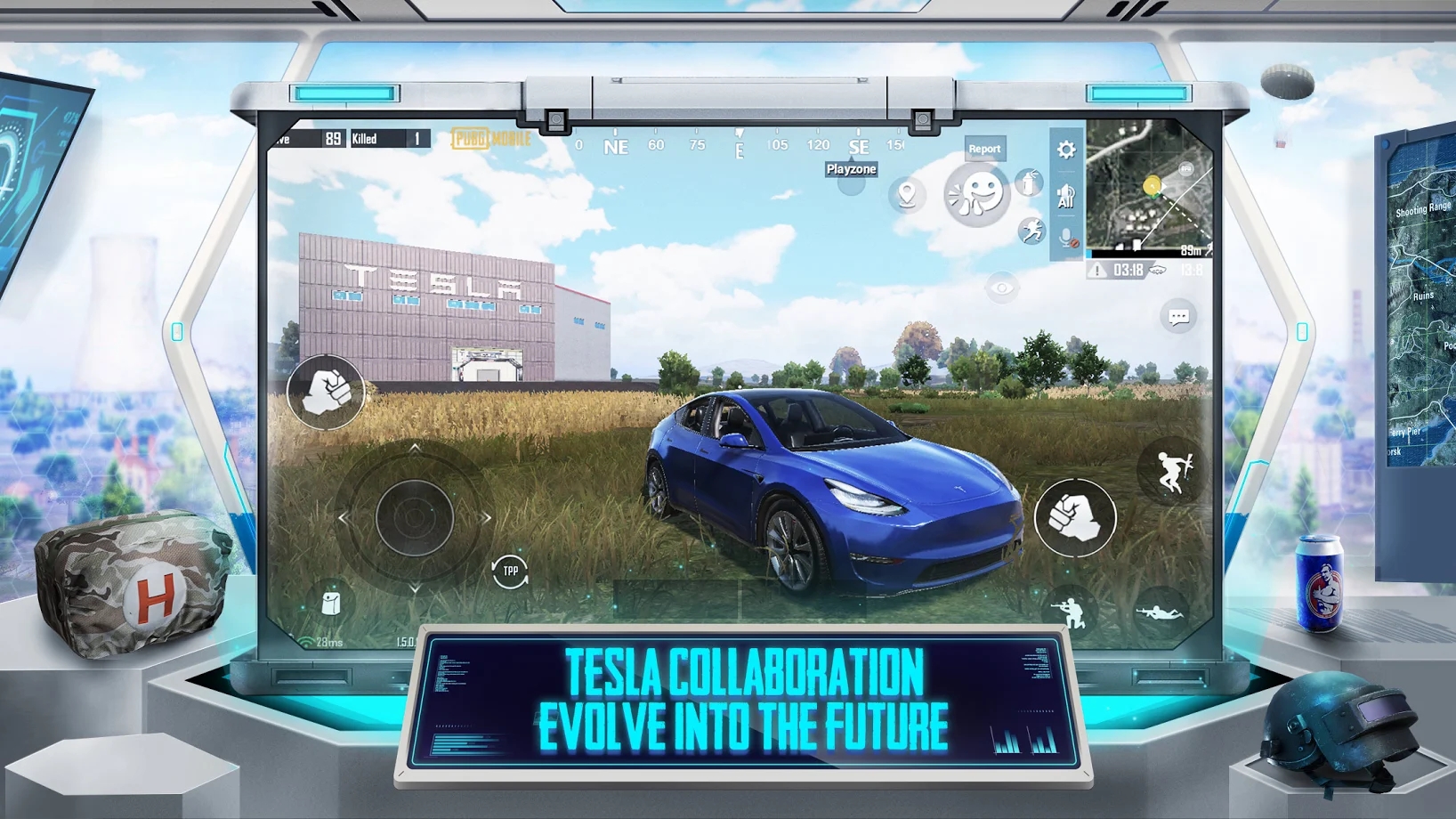Activate the parkour sprint action
The width and height of the screenshot is (1456, 819).
coord(1031,231)
